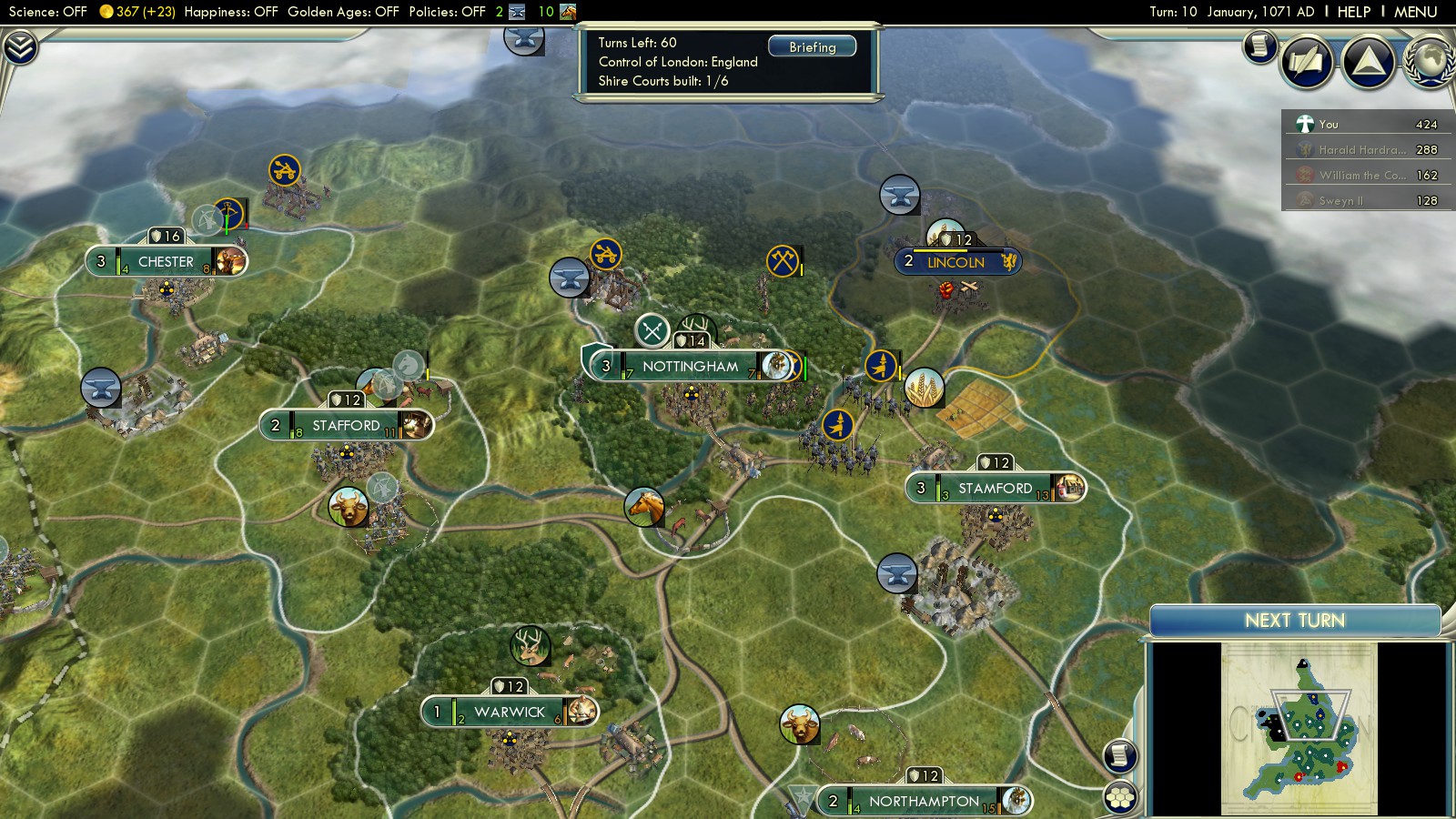The image size is (1456, 819).
Task: Click the minimap of England
Action: (1299, 728)
